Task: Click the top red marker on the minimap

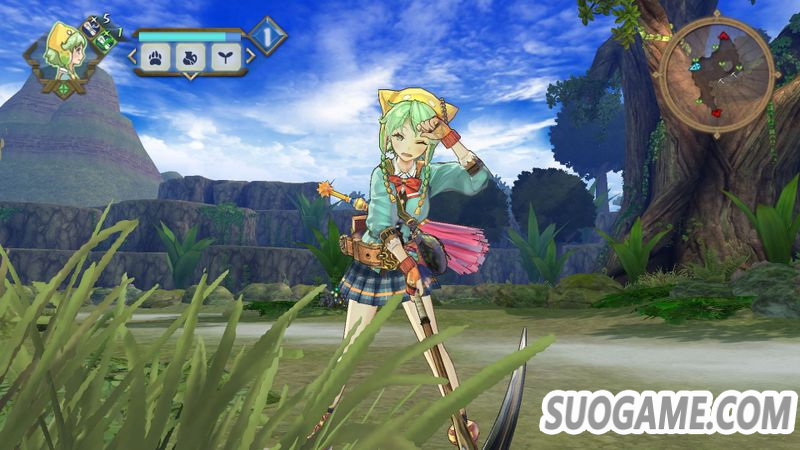Action: tap(724, 37)
